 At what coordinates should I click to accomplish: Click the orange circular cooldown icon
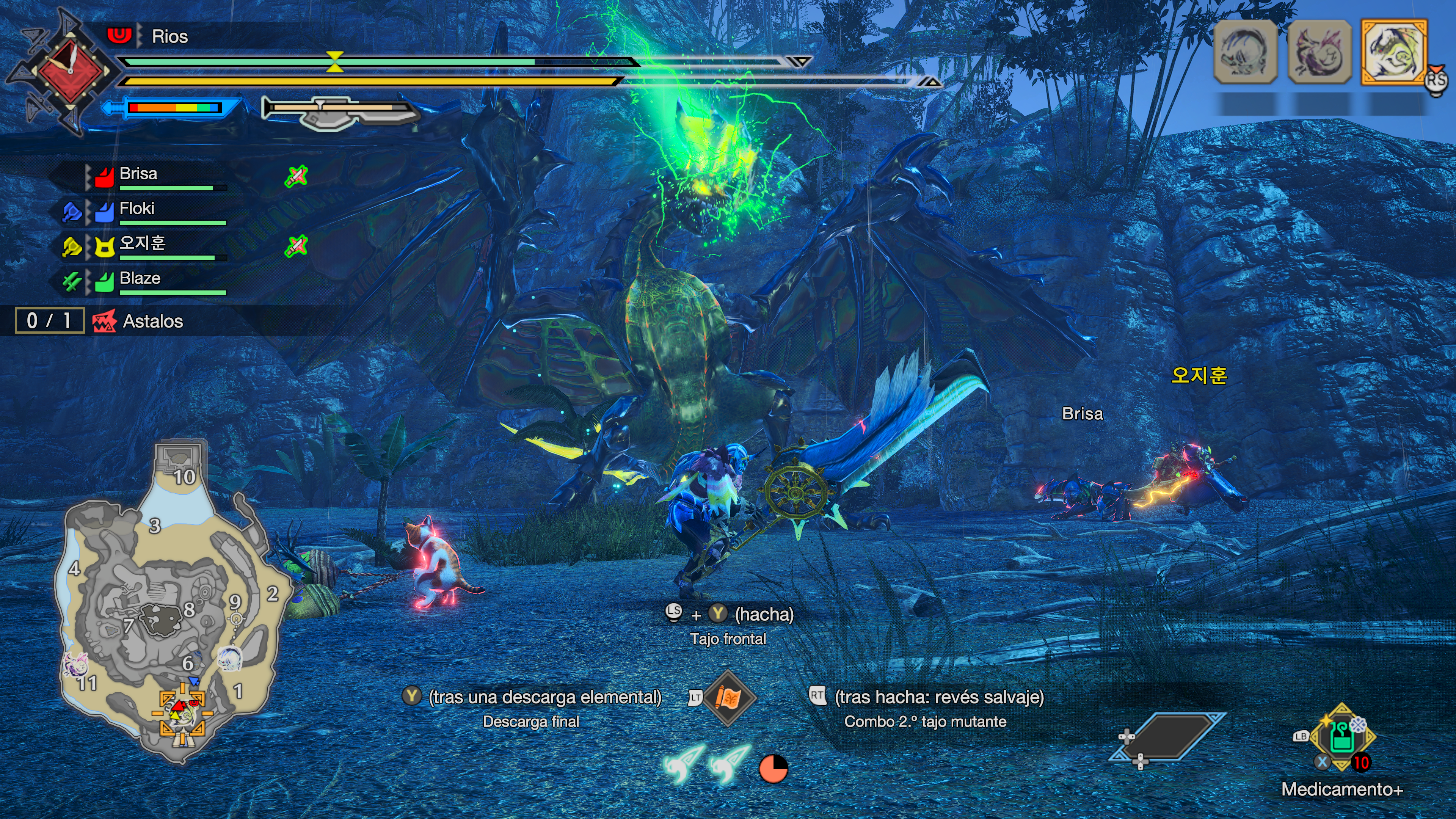click(x=773, y=769)
